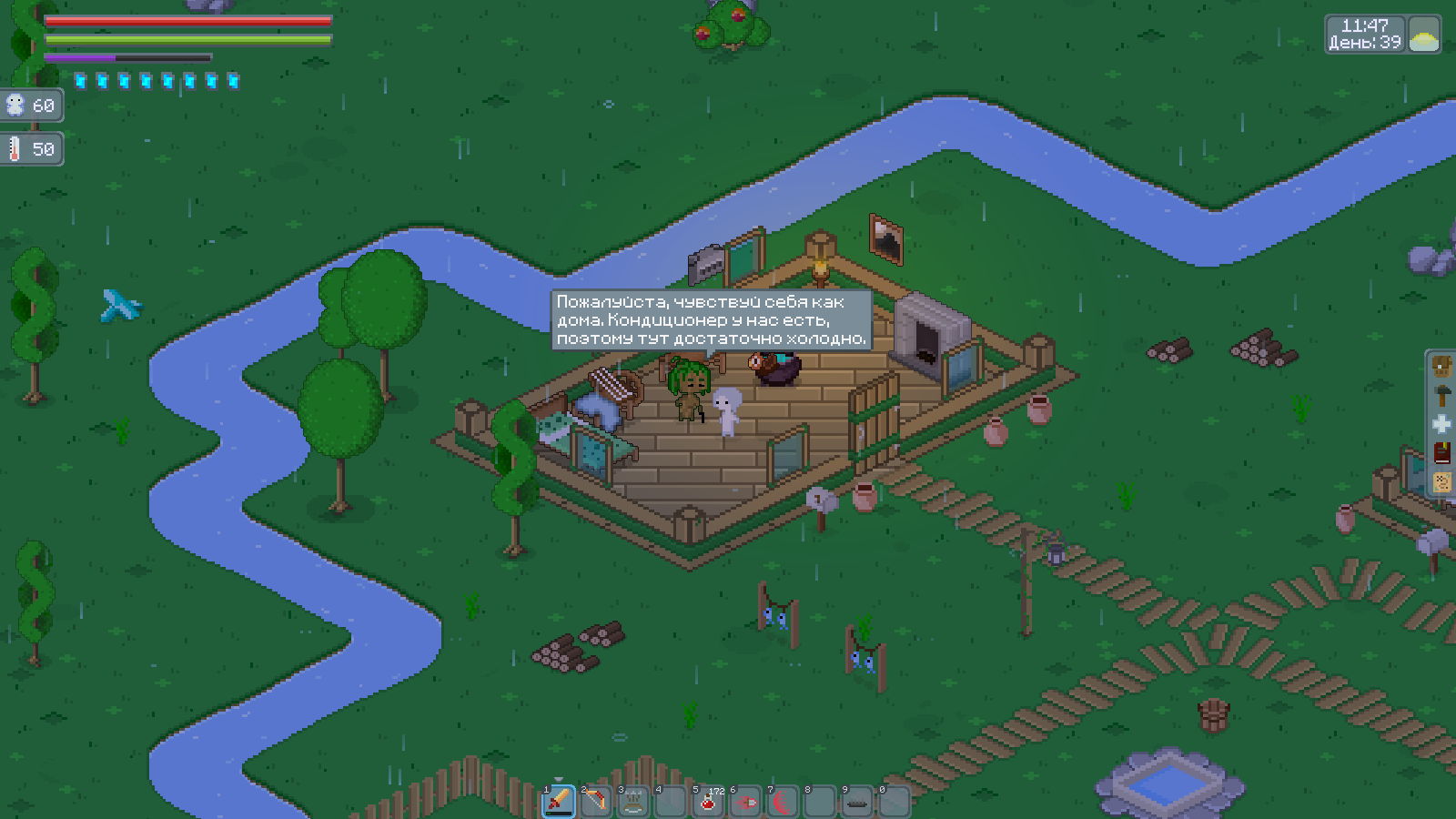Viewport: 1456px width, 819px height.
Task: Activate the red crescent slash skill
Action: [784, 802]
